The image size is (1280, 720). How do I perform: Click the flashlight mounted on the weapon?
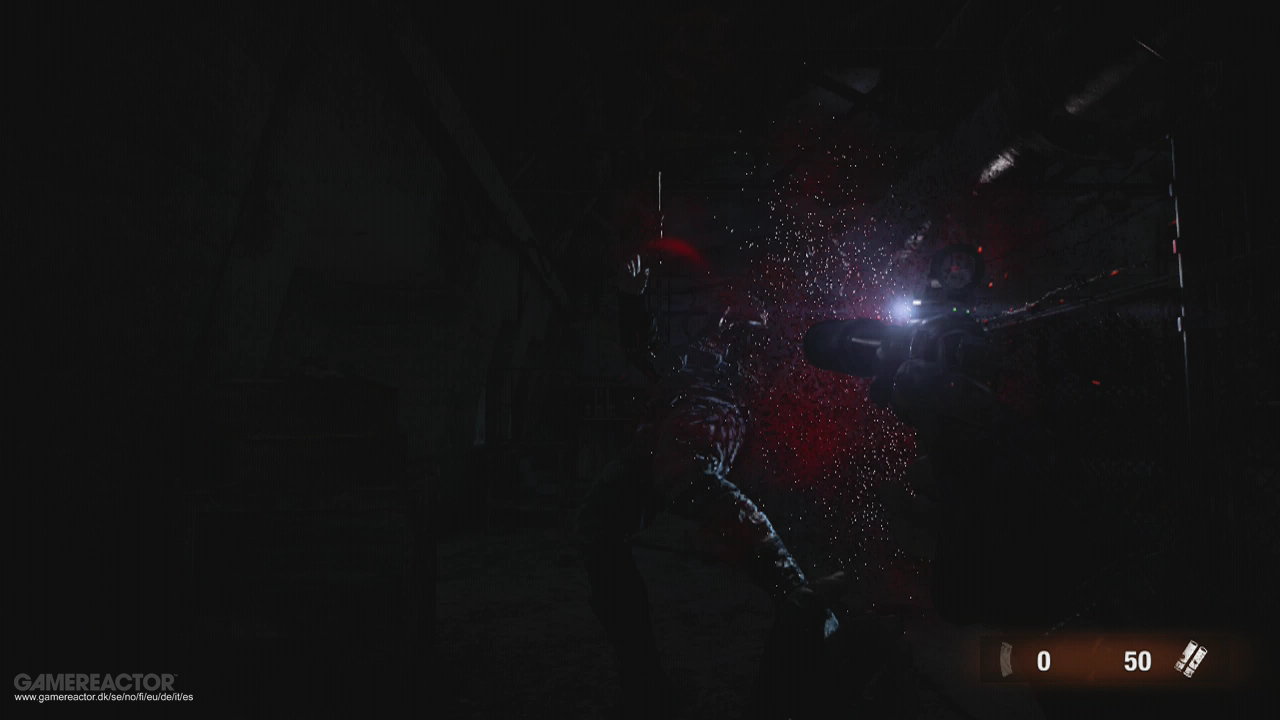[x=912, y=305]
